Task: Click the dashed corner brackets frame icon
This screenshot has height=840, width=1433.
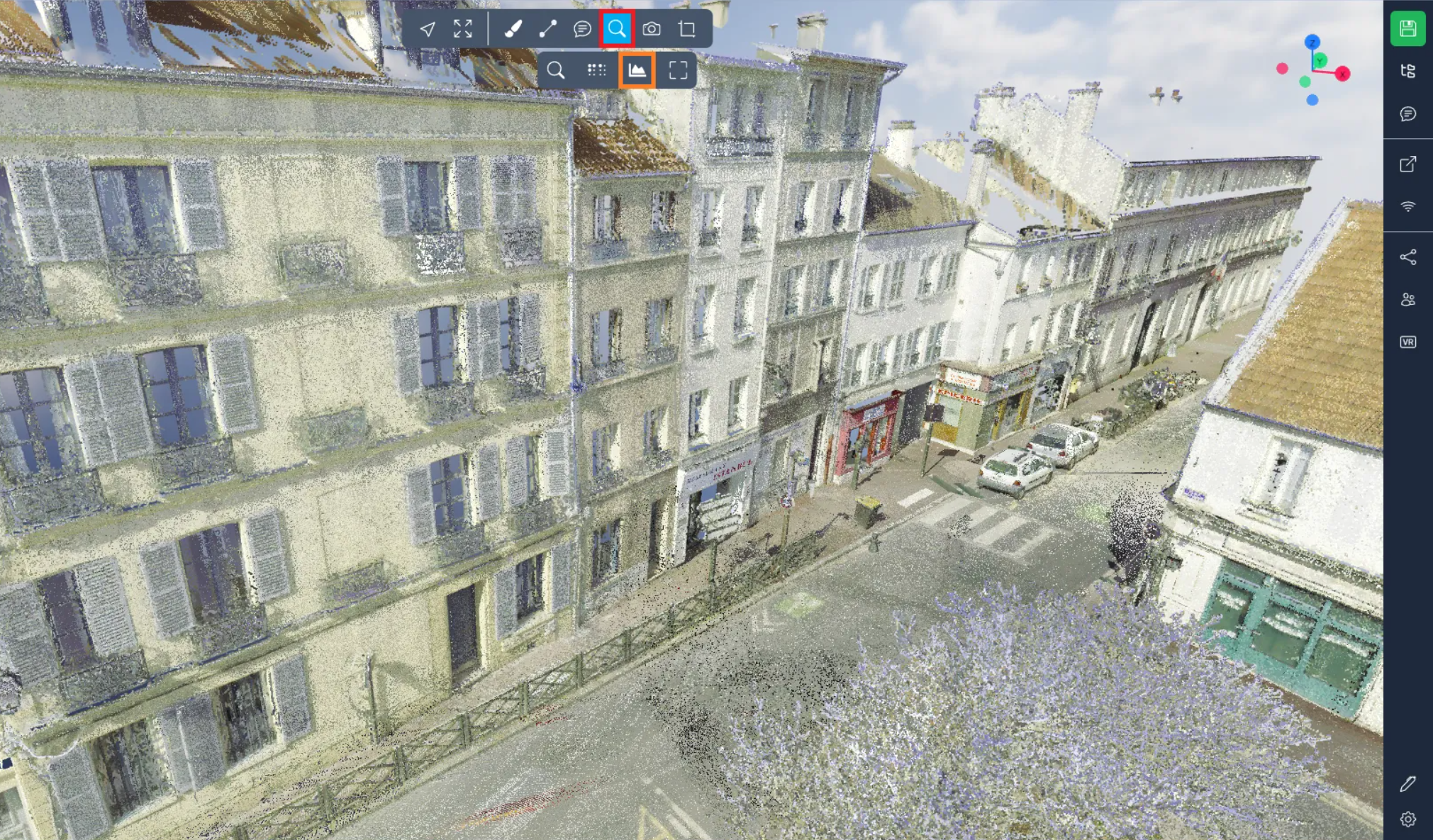Action: 678,70
